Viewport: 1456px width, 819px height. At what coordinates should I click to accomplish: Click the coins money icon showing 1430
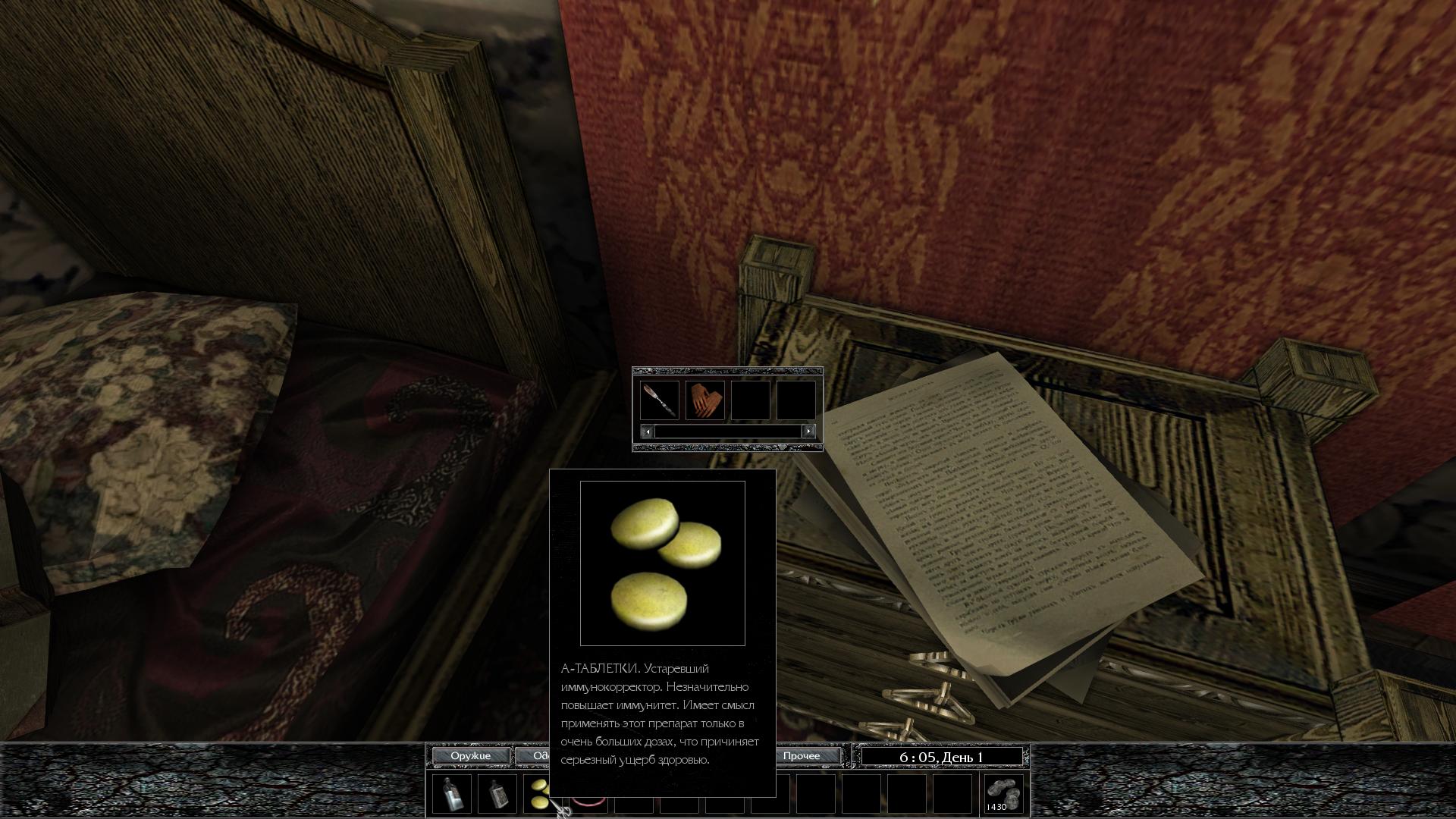pyautogui.click(x=1003, y=794)
